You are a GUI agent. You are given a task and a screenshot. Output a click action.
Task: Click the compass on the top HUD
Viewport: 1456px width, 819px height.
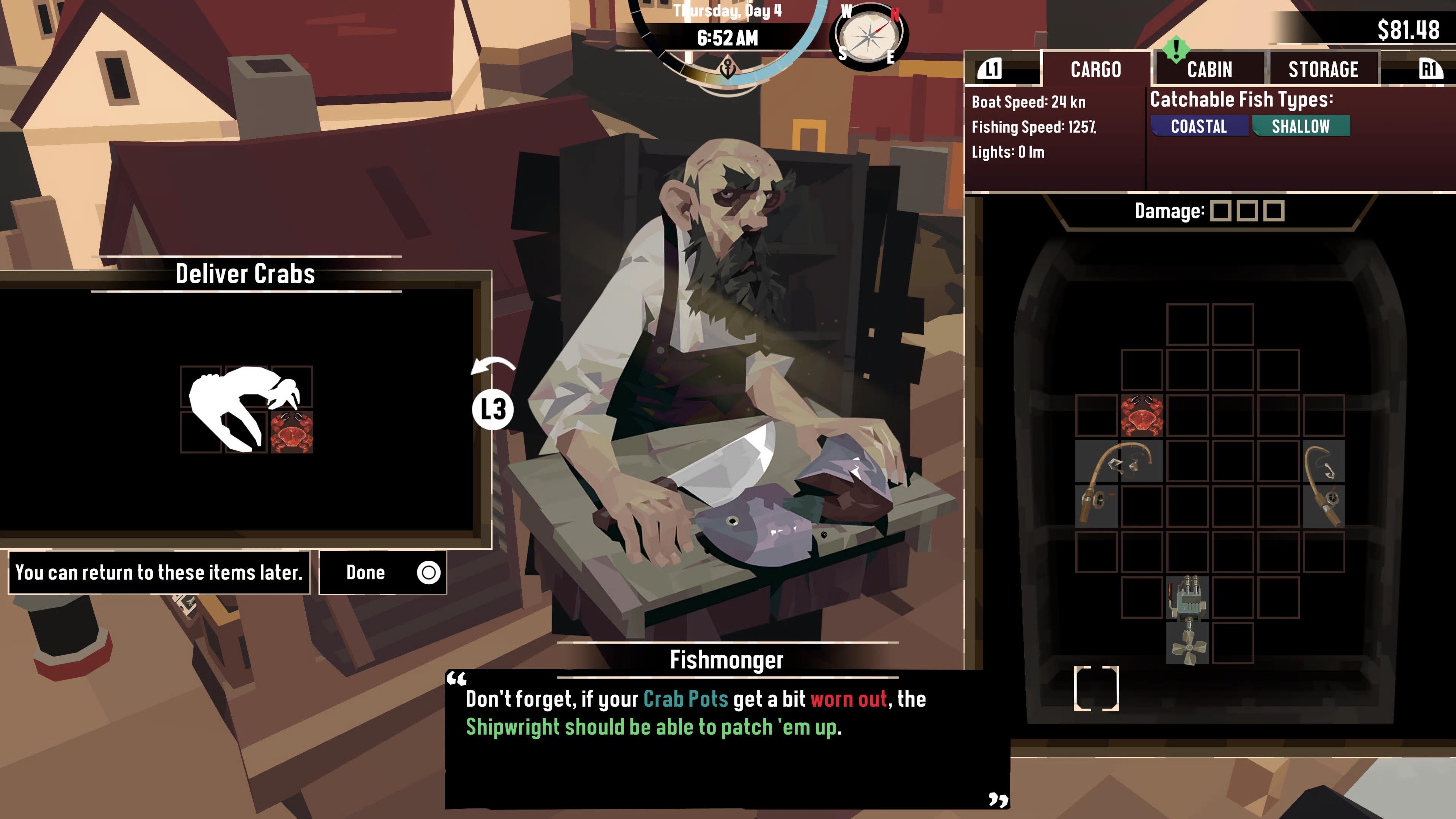click(x=869, y=36)
